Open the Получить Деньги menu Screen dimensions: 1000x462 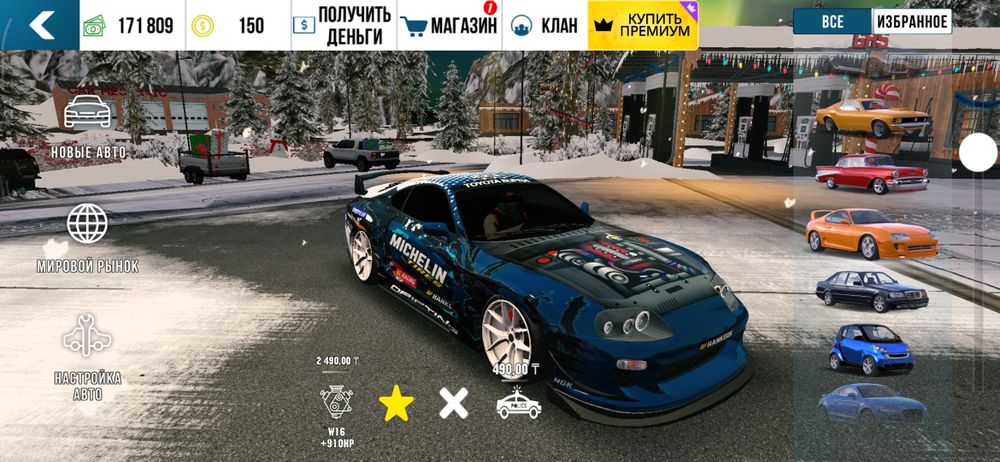pos(340,26)
